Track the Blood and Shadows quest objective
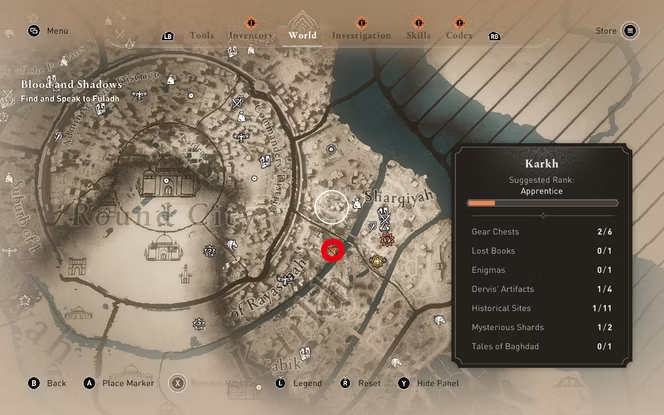Image resolution: width=664 pixels, height=415 pixels. click(x=72, y=91)
